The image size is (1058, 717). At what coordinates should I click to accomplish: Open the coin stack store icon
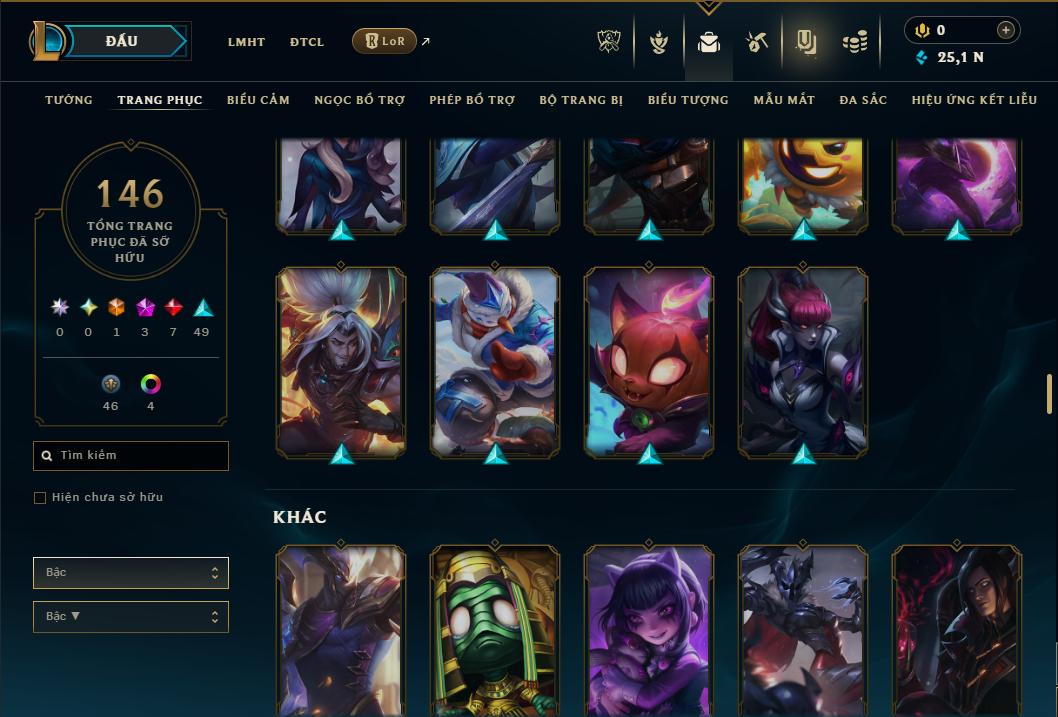854,42
